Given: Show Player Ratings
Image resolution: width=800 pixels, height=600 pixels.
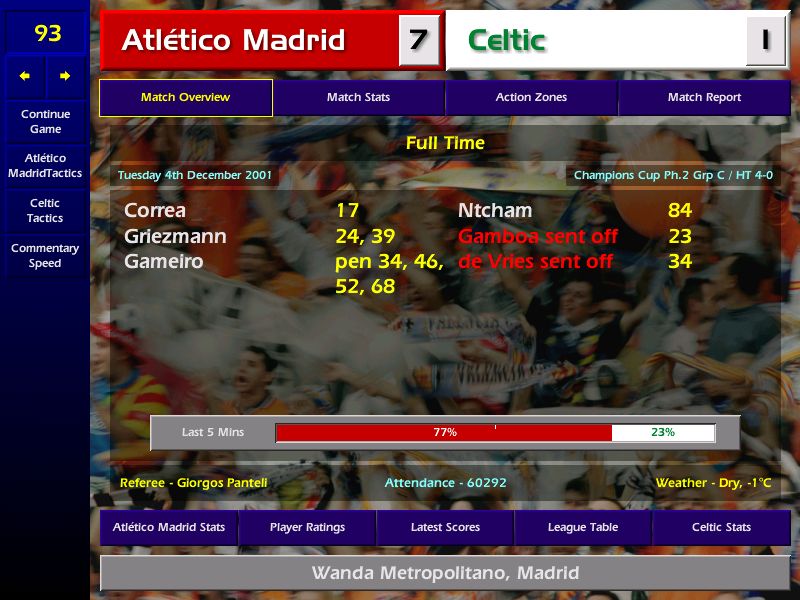Looking at the screenshot, I should (x=307, y=527).
